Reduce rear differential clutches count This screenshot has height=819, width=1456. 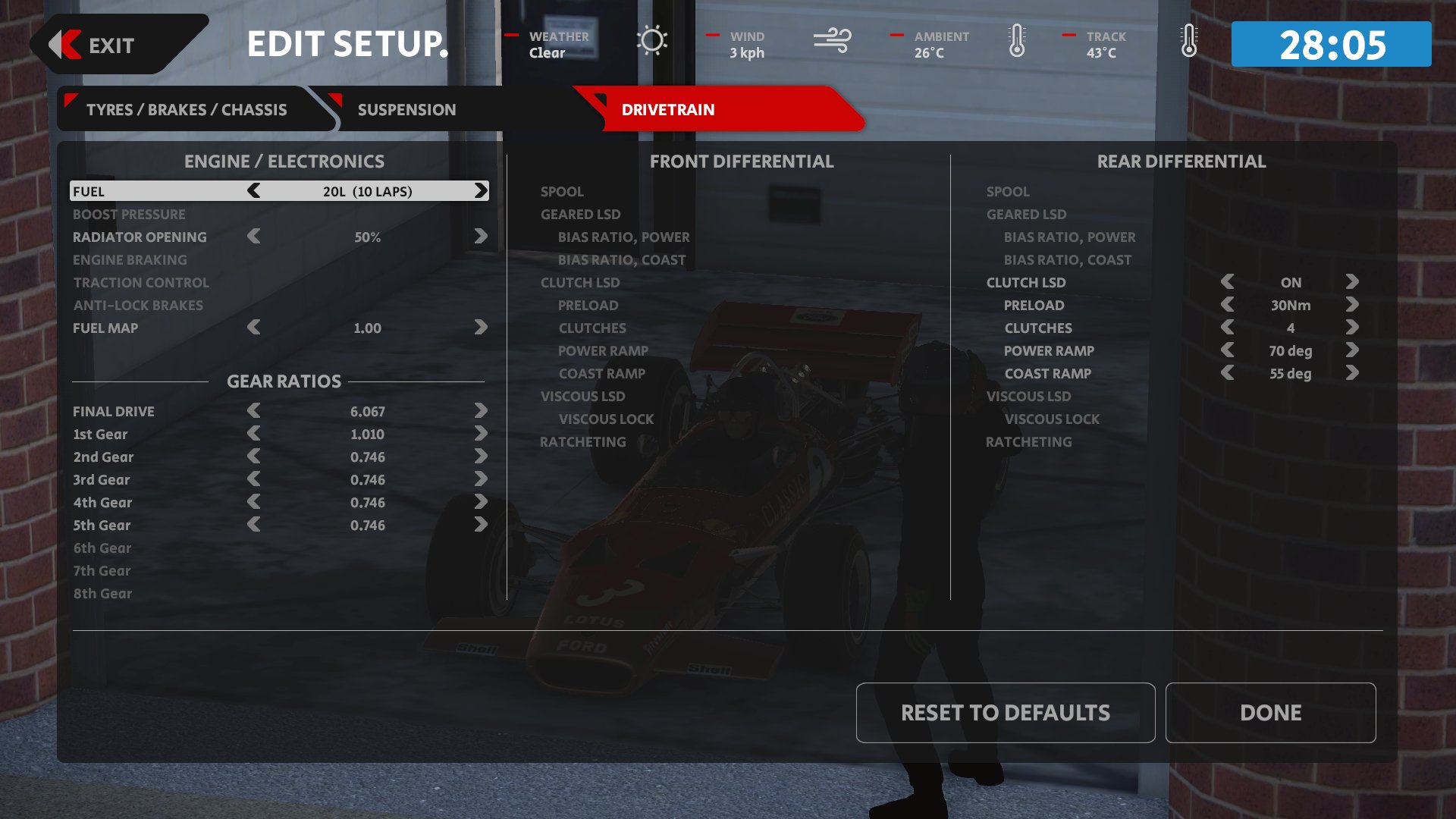coord(1228,328)
